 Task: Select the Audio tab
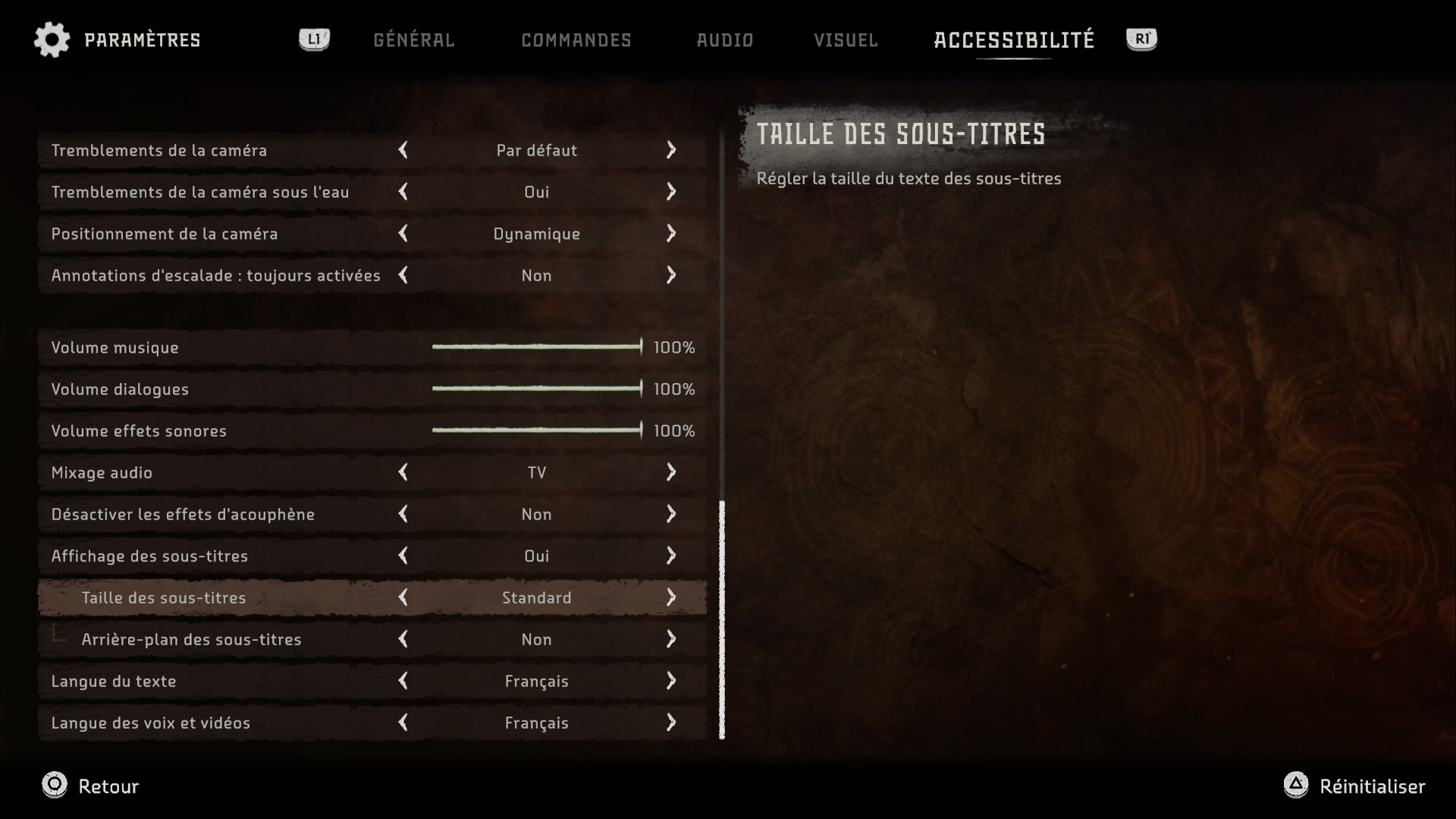click(724, 40)
